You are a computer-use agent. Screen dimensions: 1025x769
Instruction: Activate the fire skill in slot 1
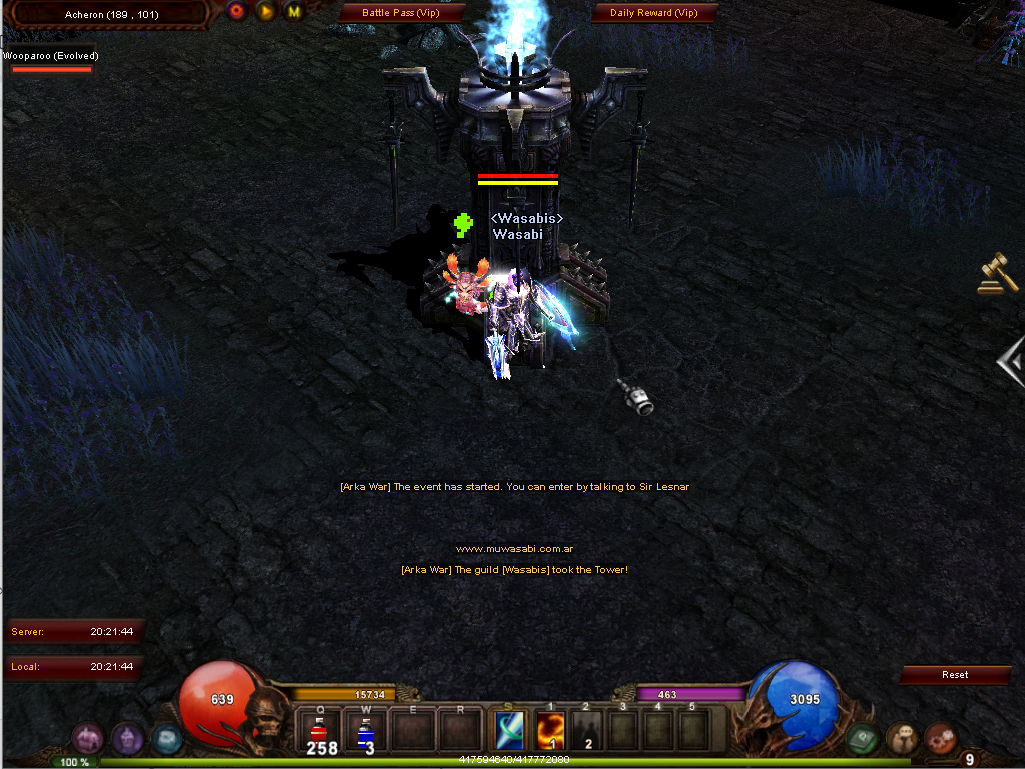[x=551, y=730]
